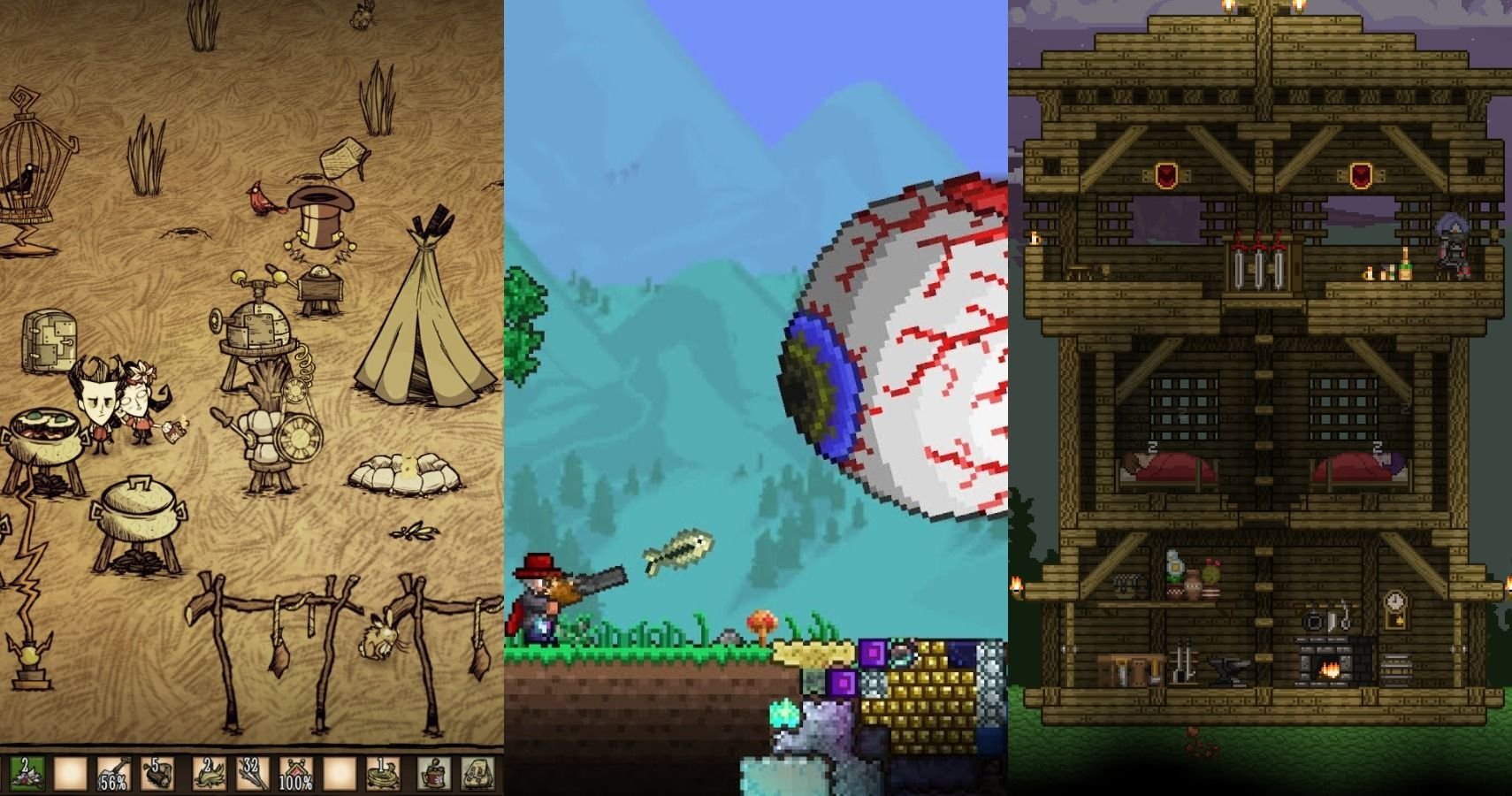The height and width of the screenshot is (796, 1512).
Task: Select the coiled rope slot
Action: (x=385, y=775)
